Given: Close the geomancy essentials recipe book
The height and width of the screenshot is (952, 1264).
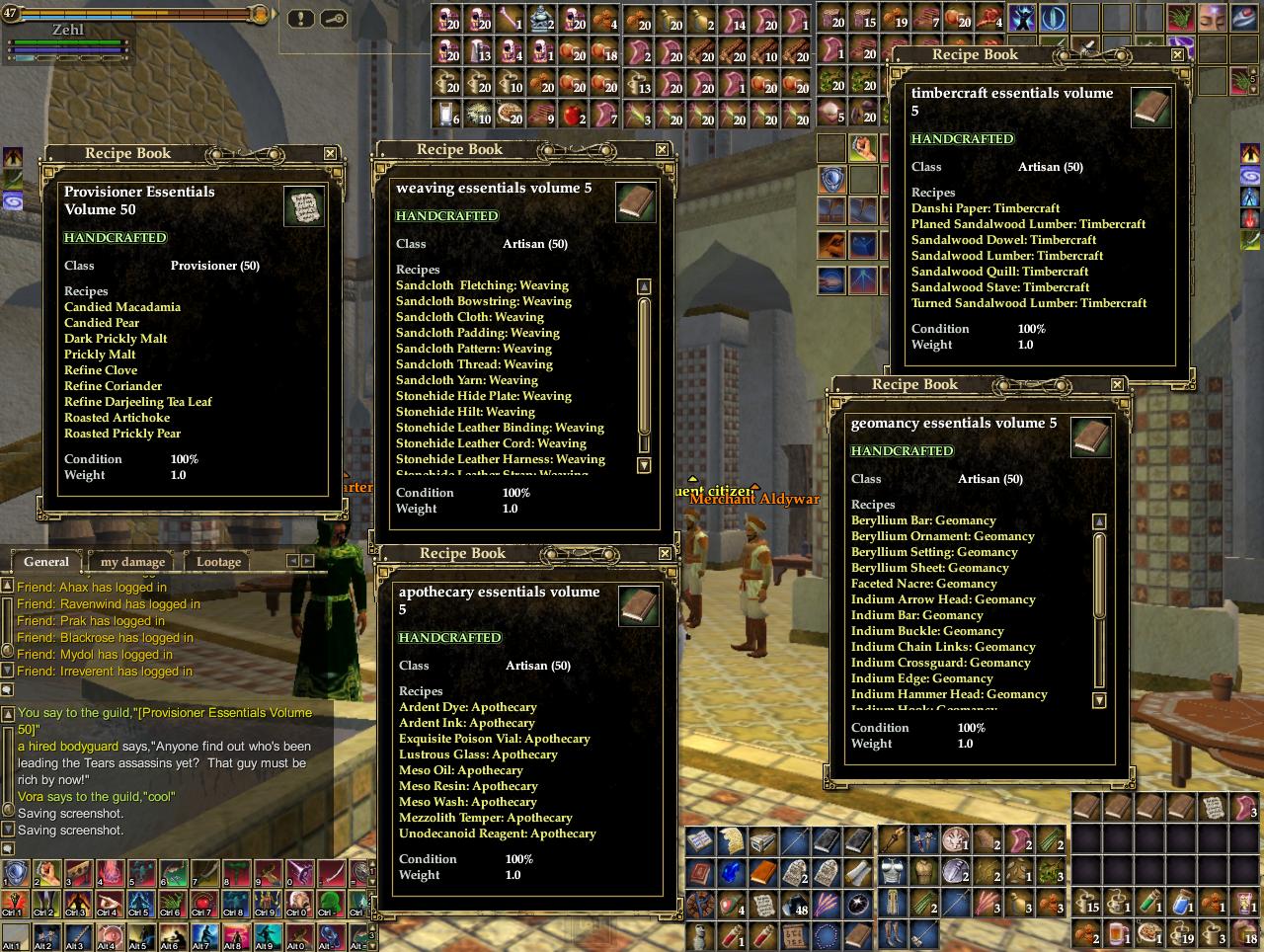Looking at the screenshot, I should tap(1117, 385).
